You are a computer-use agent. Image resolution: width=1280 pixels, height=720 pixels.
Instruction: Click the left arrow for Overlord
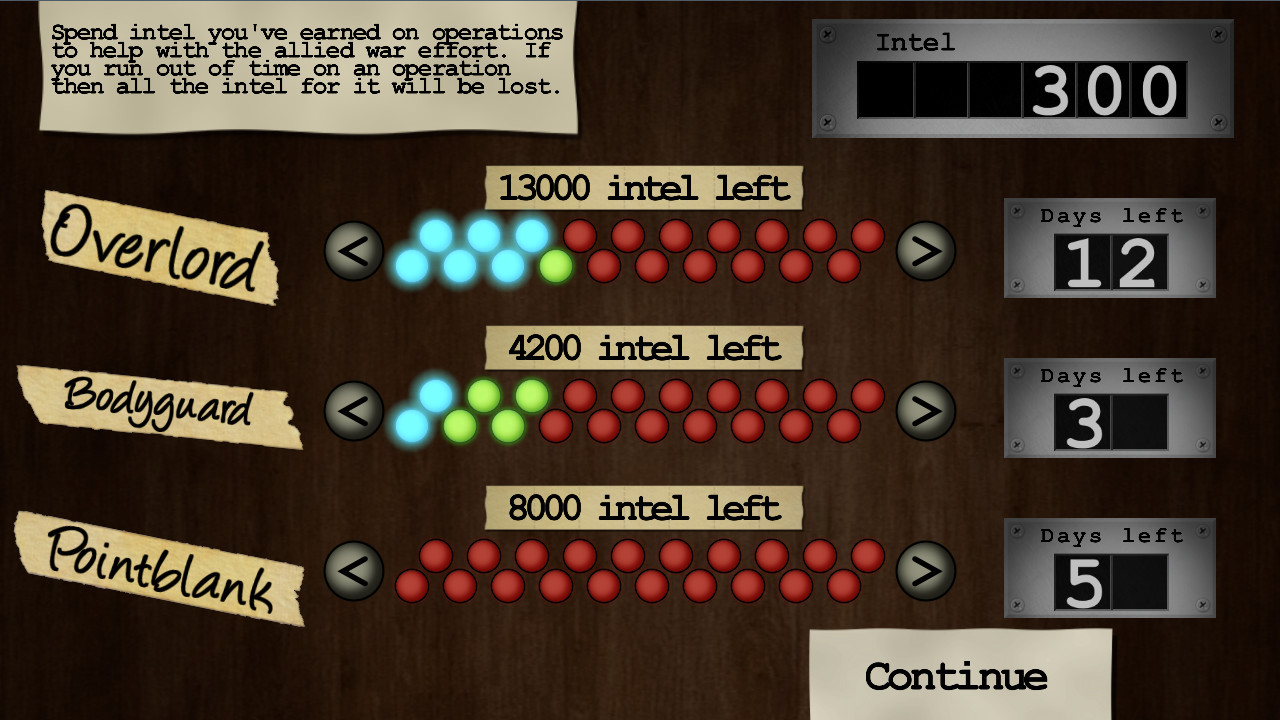coord(353,251)
